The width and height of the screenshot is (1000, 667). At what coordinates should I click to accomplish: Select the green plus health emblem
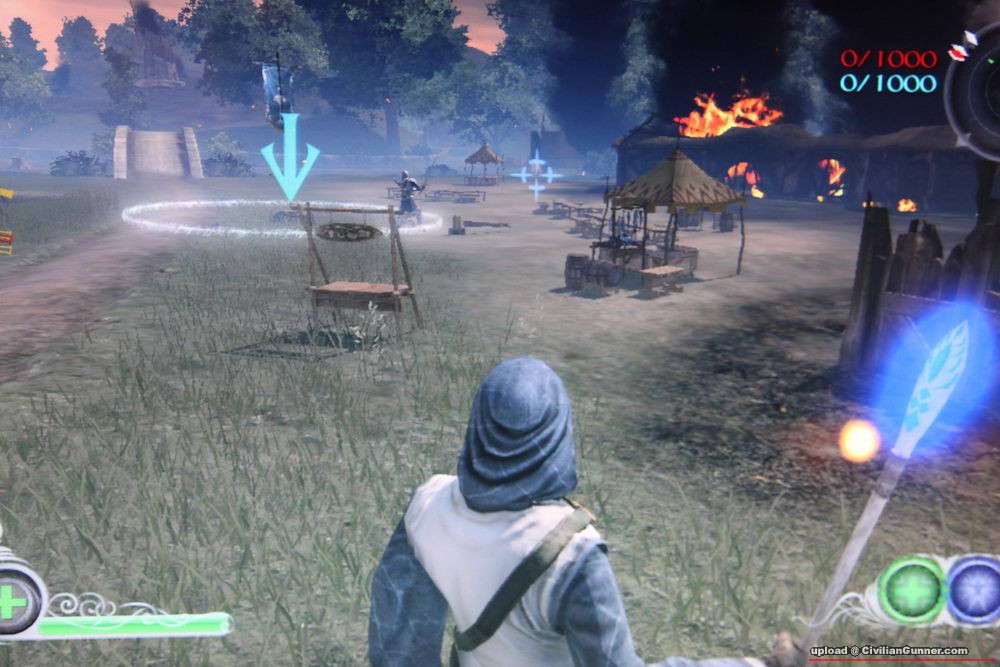15,601
